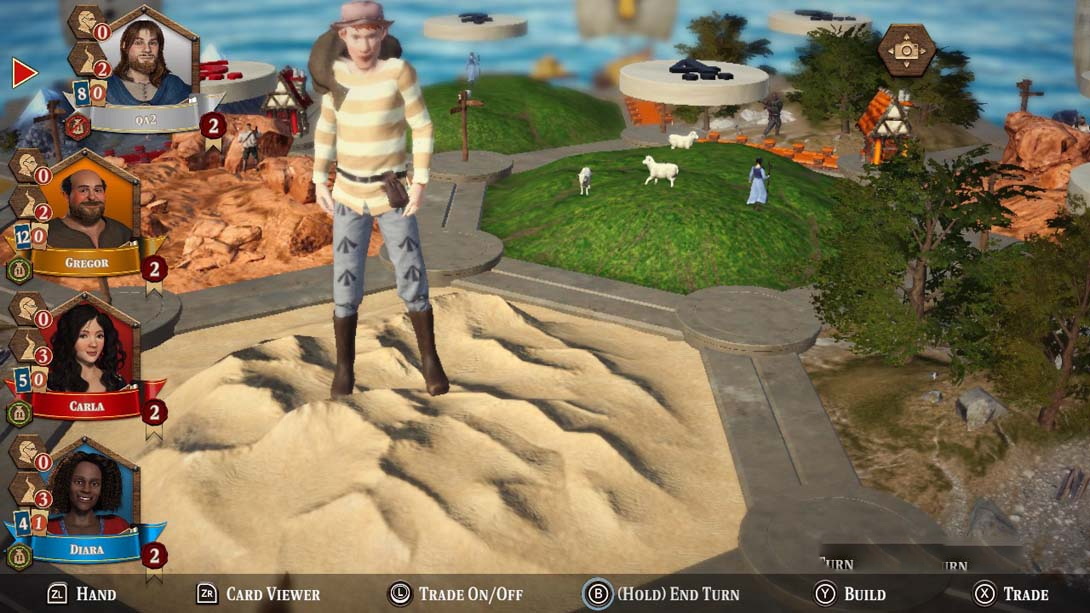
Task: Open the Card Viewer
Action: [258, 594]
